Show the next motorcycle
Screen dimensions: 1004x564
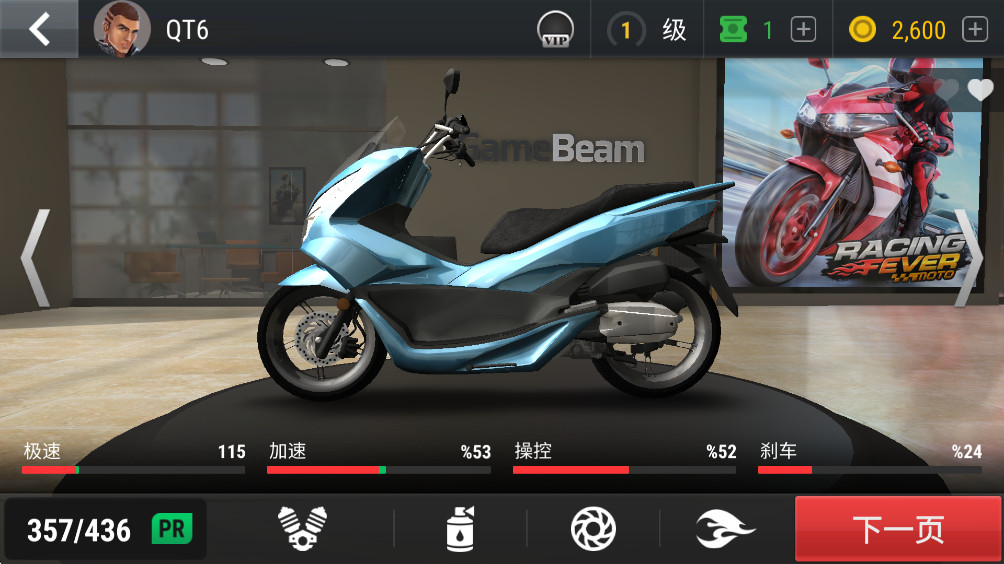(968, 258)
